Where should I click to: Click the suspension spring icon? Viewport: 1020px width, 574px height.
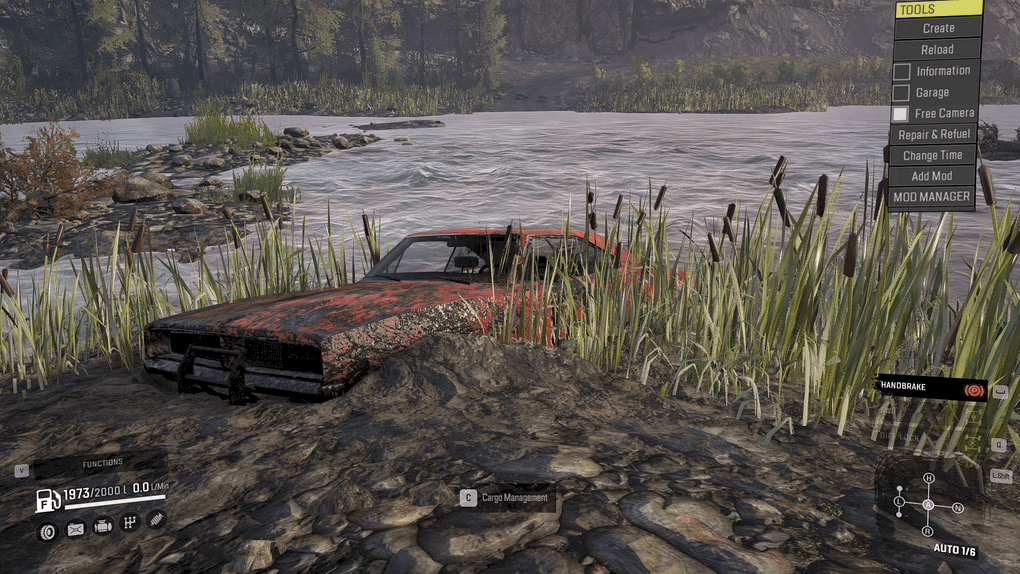[x=157, y=519]
